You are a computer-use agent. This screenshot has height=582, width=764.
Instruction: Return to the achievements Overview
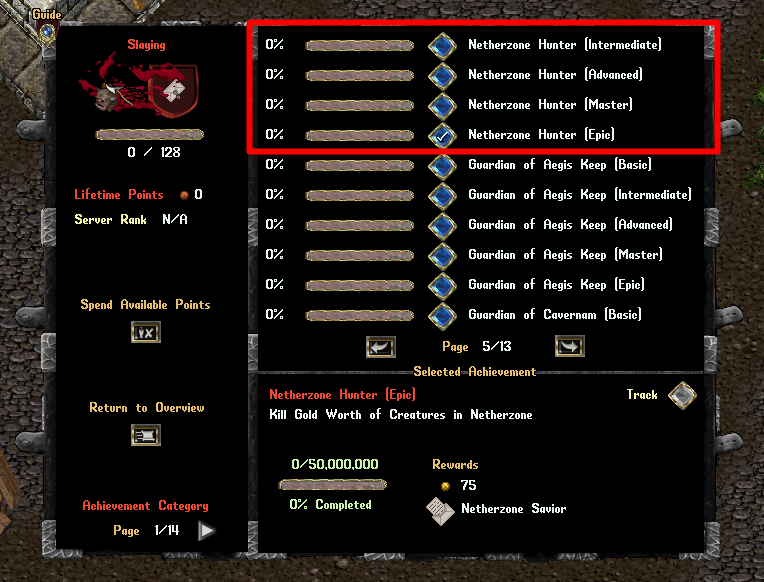[x=145, y=435]
